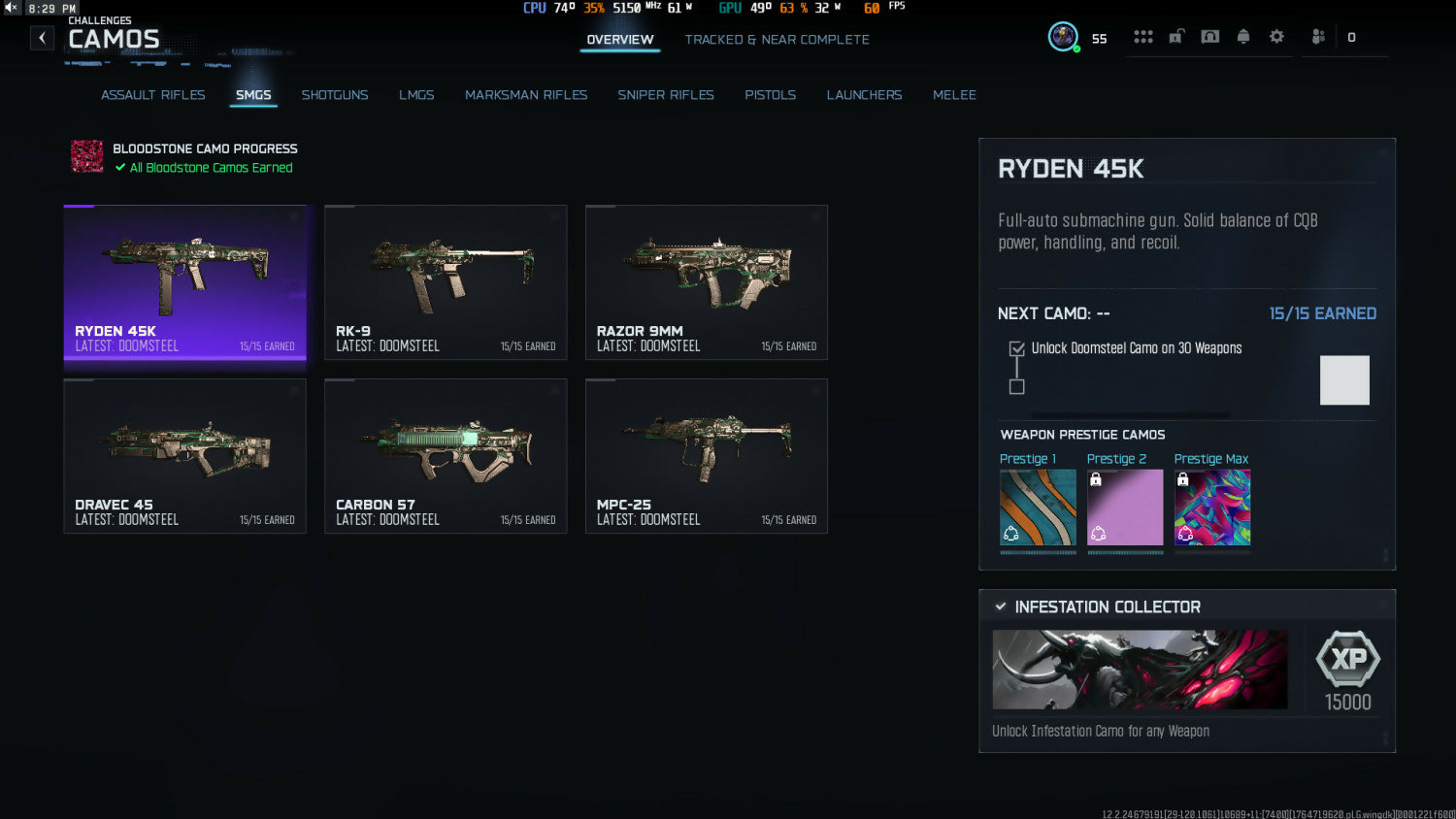Screen dimensions: 1456x819
Task: Select the RK-9 weapon tile
Action: pyautogui.click(x=446, y=282)
